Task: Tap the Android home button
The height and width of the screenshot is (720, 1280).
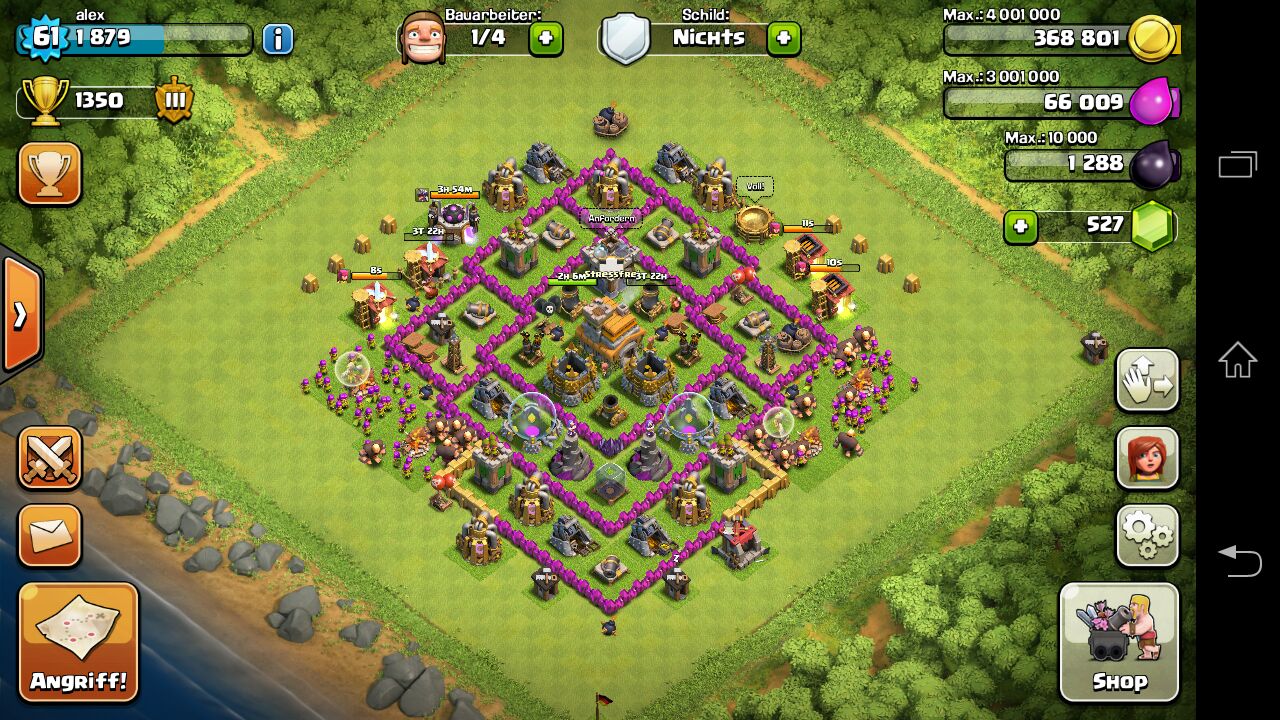Action: [x=1237, y=360]
